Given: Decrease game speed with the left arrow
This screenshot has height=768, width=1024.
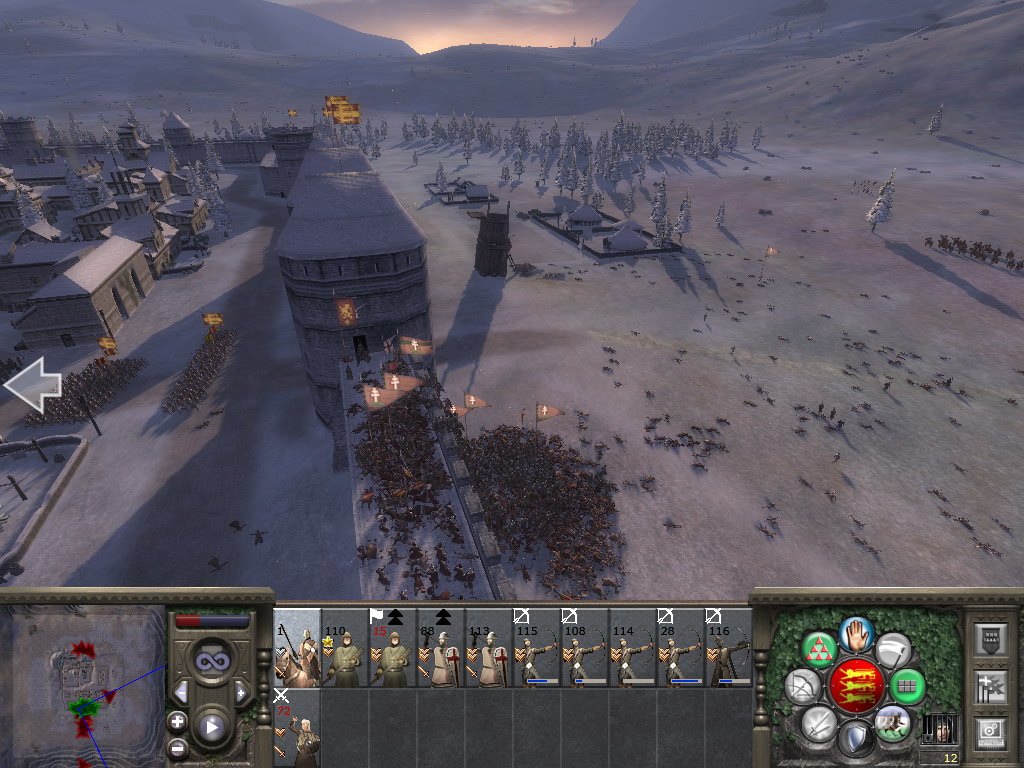Looking at the screenshot, I should click(x=181, y=692).
